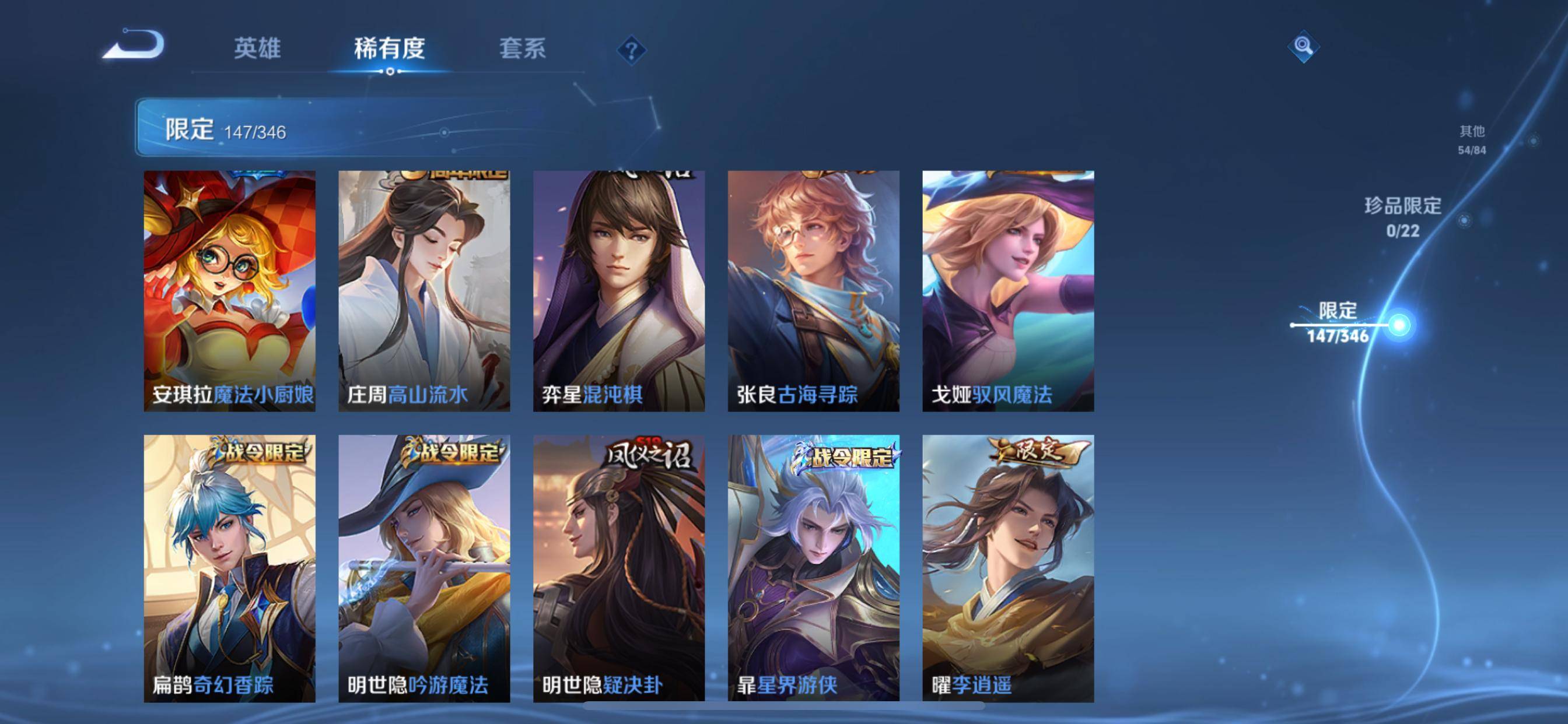Select the 稀有度 tab
Screen dimensions: 1568x724
coord(390,48)
